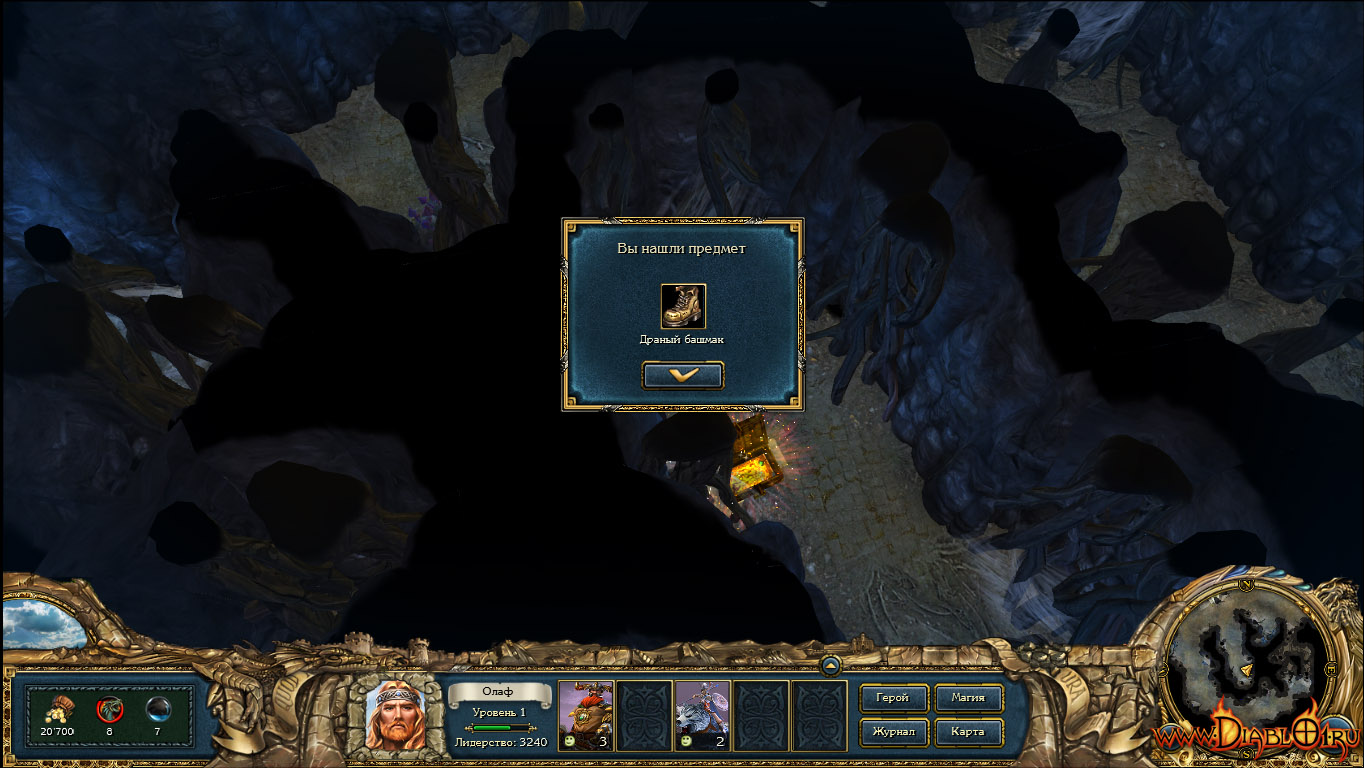
Task: Click the minimap's left edge button
Action: click(1166, 668)
